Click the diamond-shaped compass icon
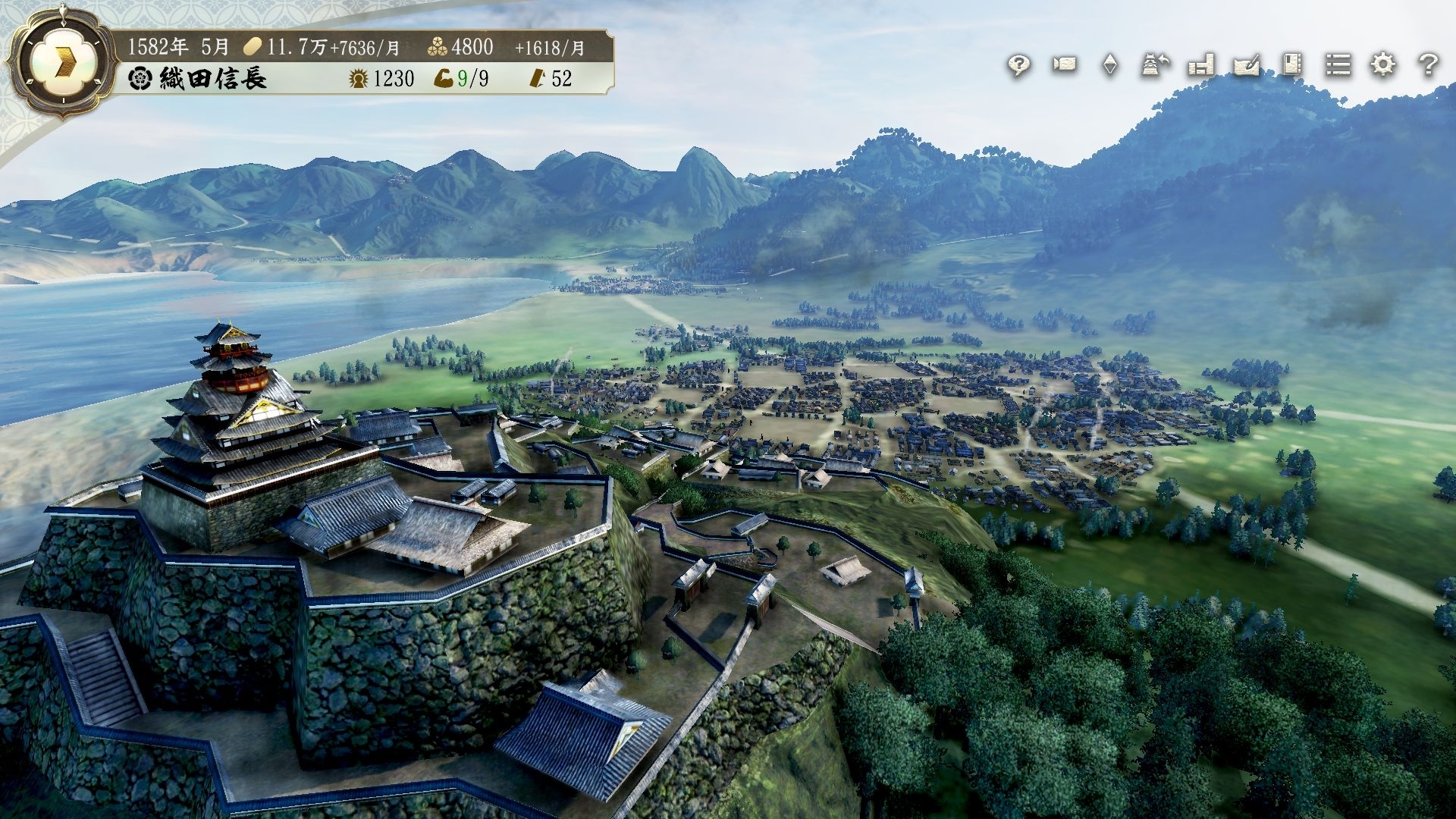The width and height of the screenshot is (1456, 819). point(1110,65)
